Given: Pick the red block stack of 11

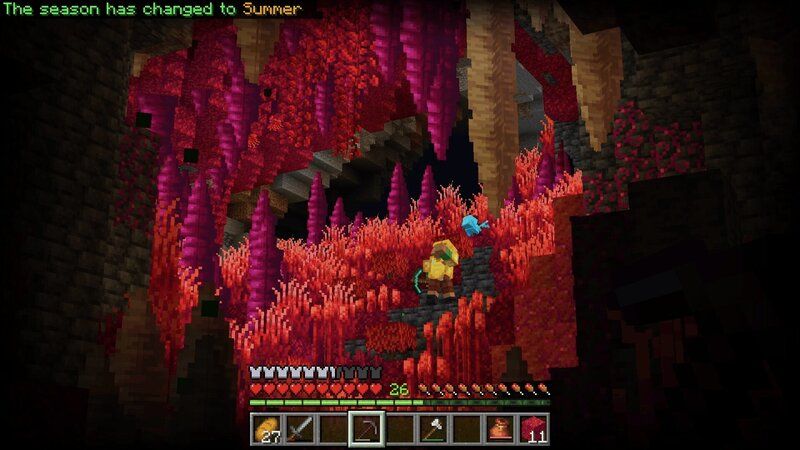Looking at the screenshot, I should pyautogui.click(x=535, y=430).
